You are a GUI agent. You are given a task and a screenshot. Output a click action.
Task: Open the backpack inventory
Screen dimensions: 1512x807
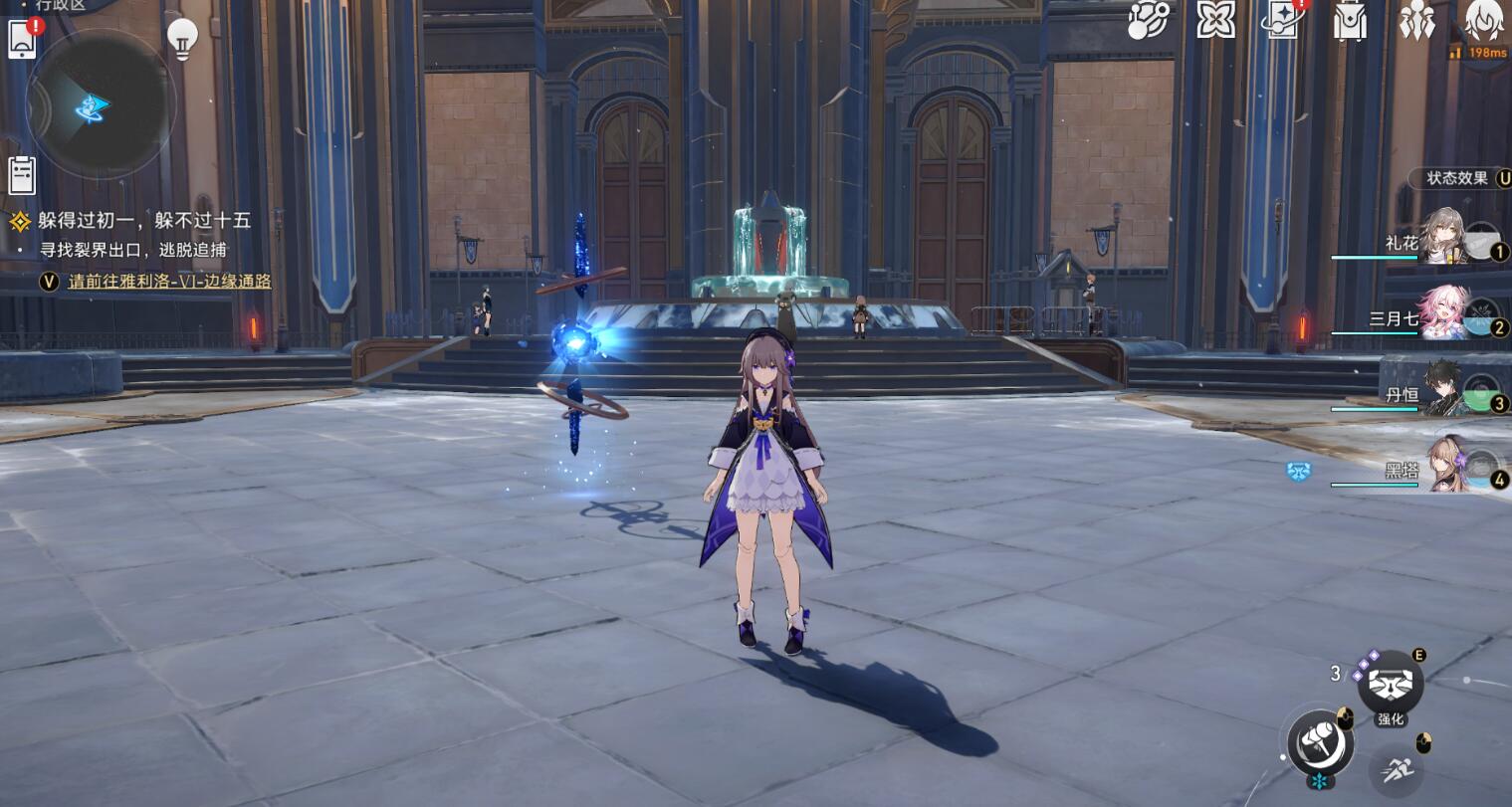coord(1350,22)
